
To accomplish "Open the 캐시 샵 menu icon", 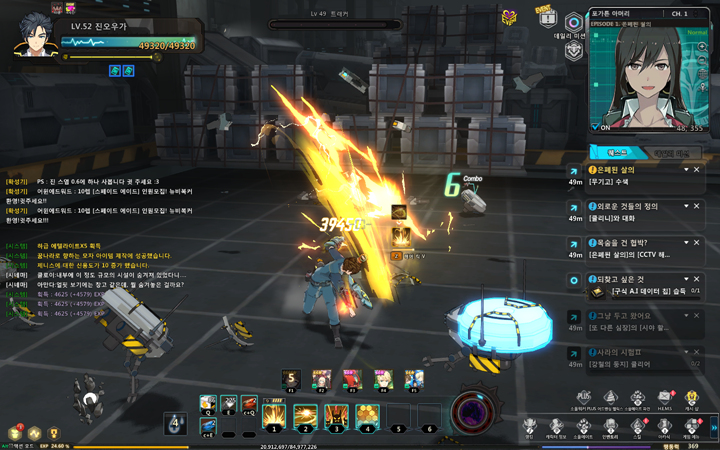I will pos(692,399).
